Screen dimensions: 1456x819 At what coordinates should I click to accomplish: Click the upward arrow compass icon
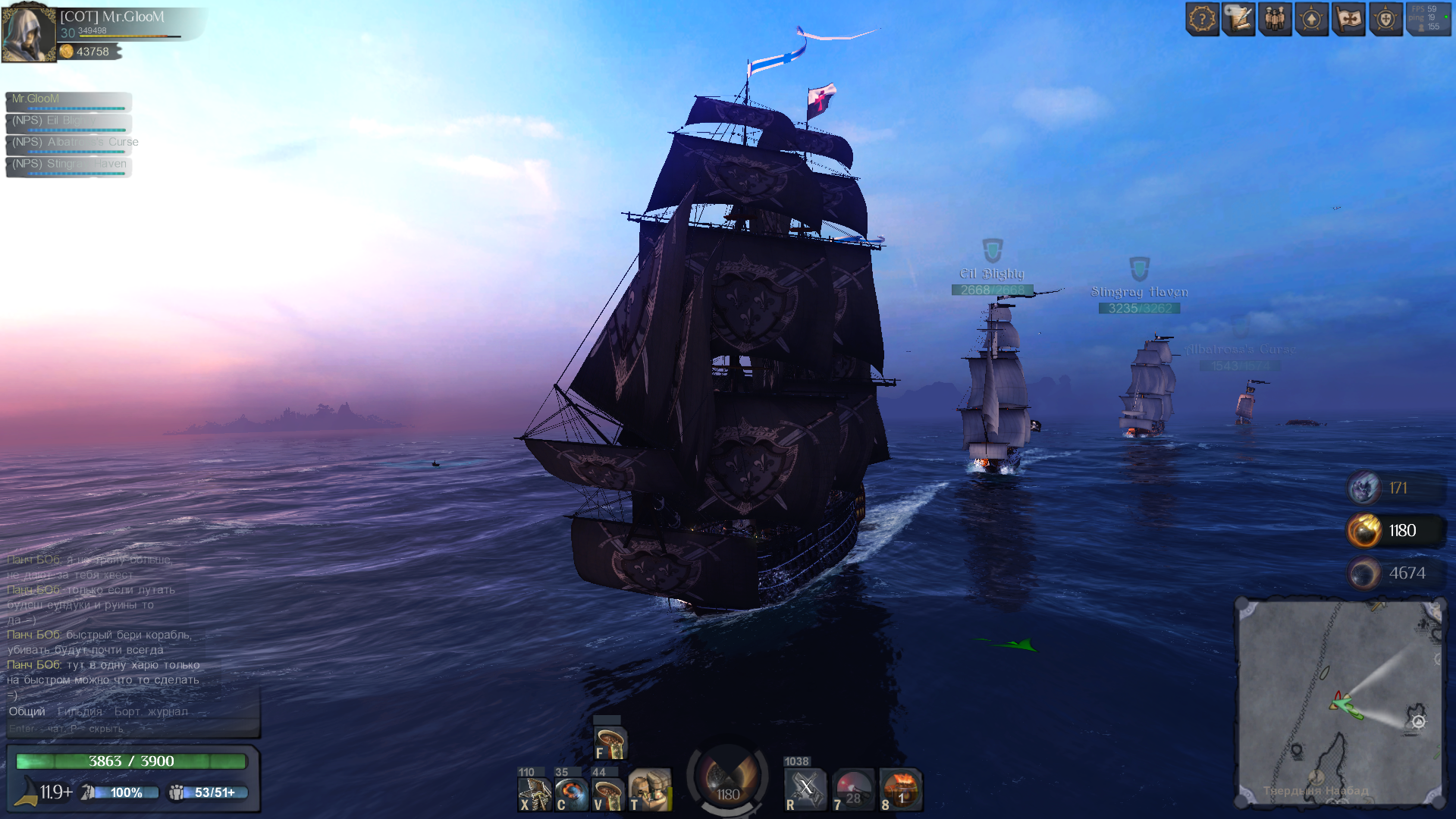click(x=1312, y=19)
